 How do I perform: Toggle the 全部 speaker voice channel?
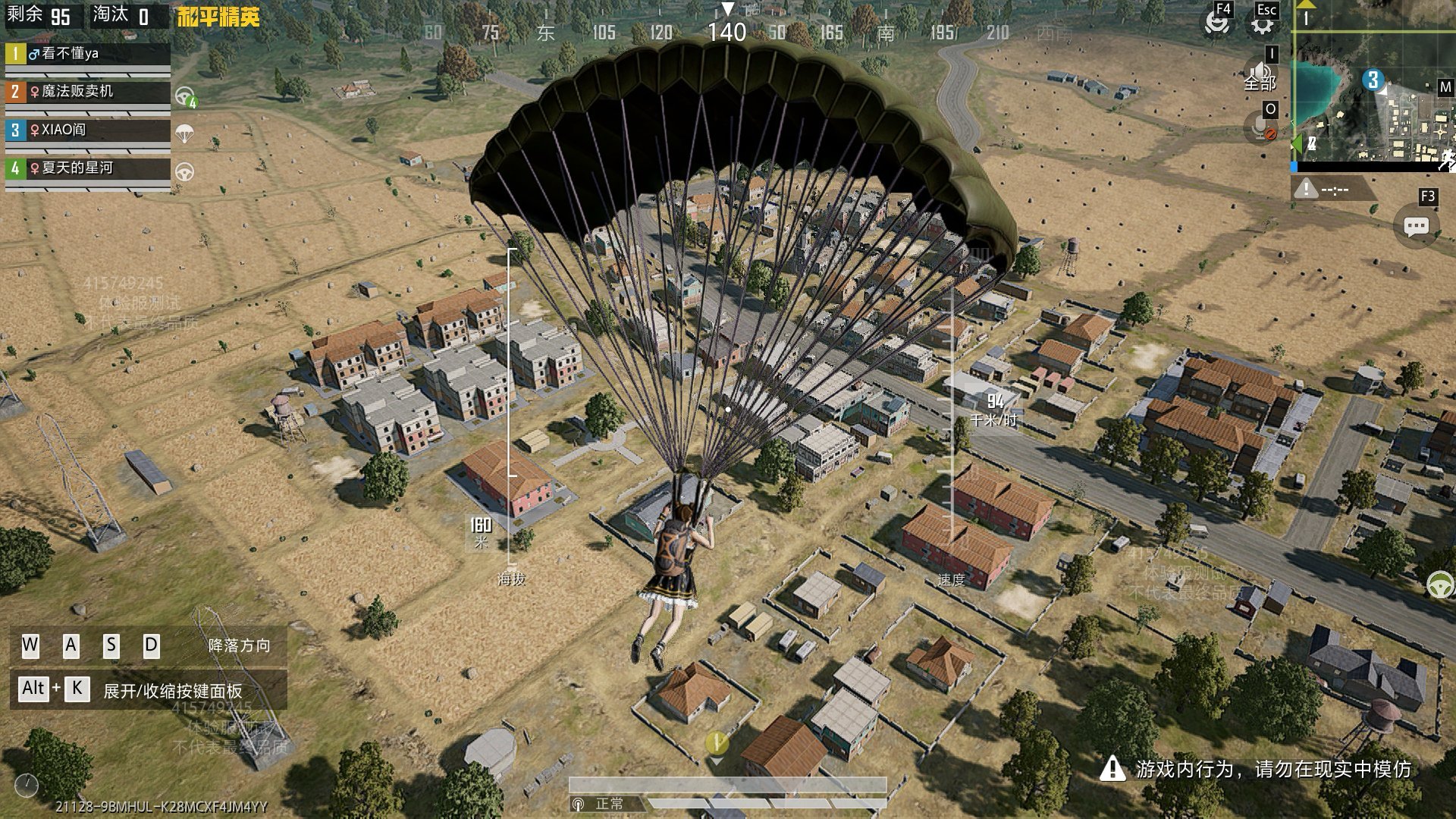click(1260, 76)
